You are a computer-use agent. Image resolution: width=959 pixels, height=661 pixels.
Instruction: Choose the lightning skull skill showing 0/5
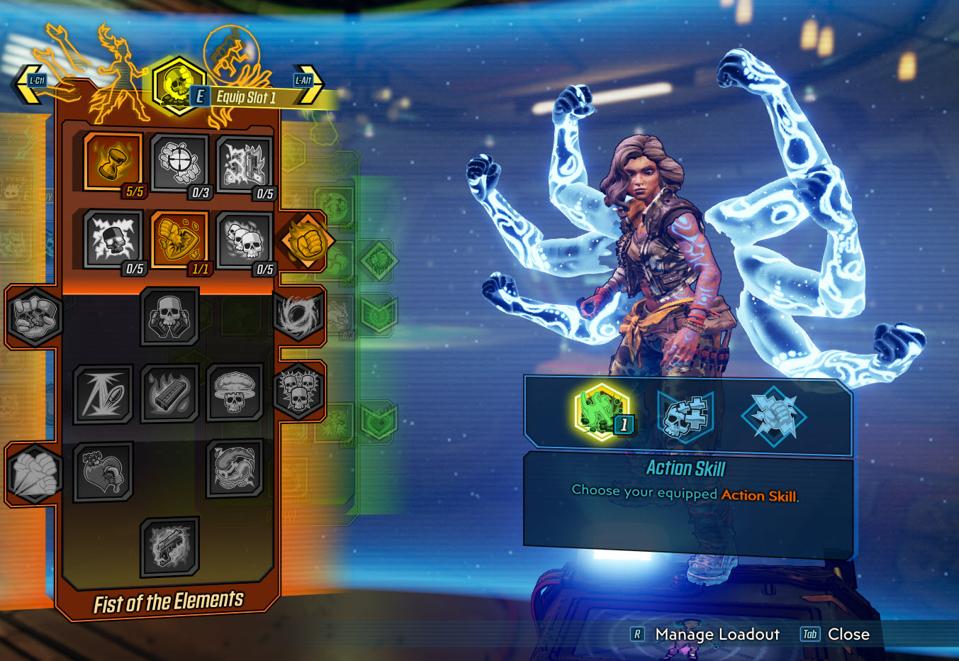tap(112, 239)
